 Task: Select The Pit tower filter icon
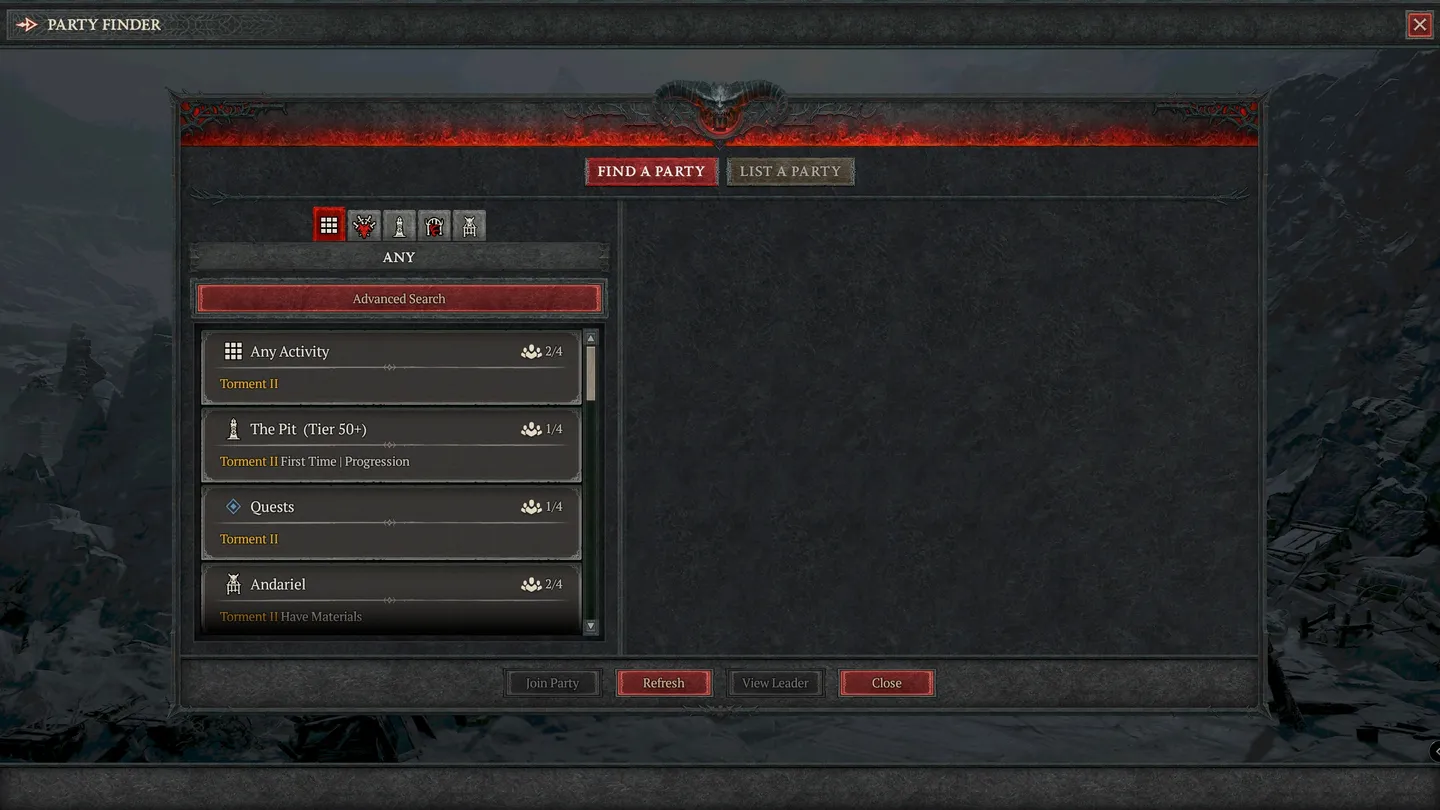pyautogui.click(x=399, y=224)
